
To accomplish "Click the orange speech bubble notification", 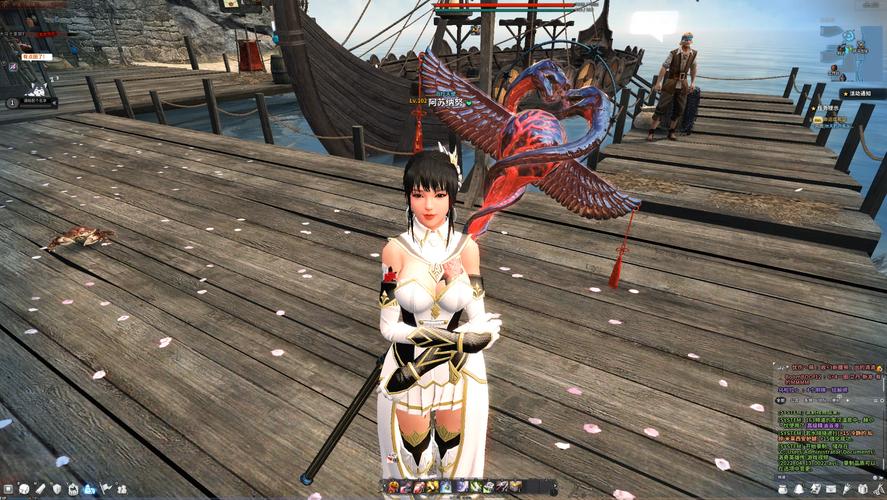I will point(36,57).
